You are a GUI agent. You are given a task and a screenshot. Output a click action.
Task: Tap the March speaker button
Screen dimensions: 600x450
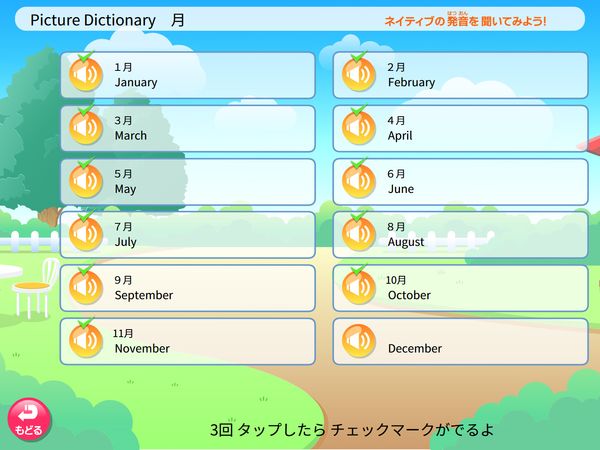[x=85, y=128]
